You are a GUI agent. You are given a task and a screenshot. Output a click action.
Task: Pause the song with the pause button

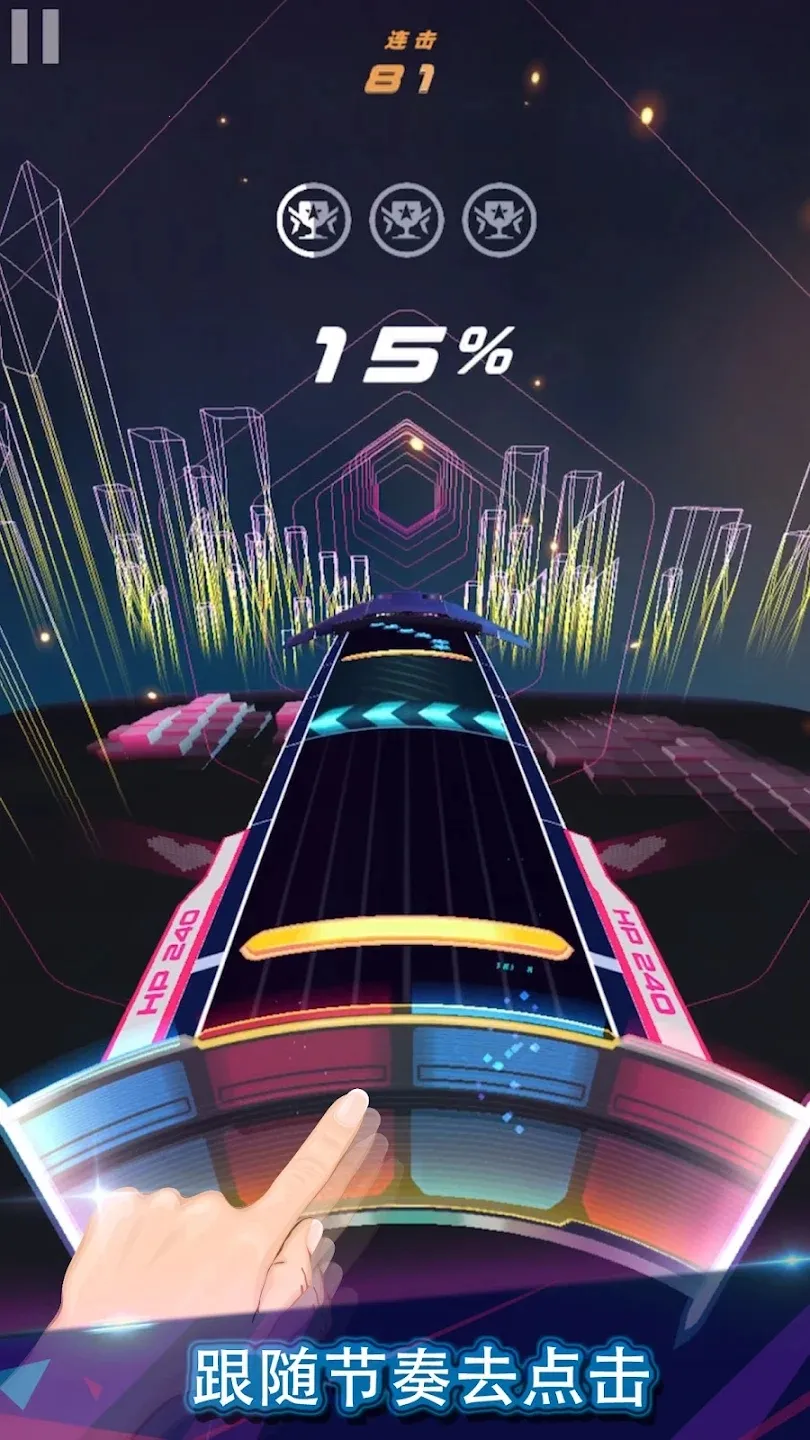35,37
